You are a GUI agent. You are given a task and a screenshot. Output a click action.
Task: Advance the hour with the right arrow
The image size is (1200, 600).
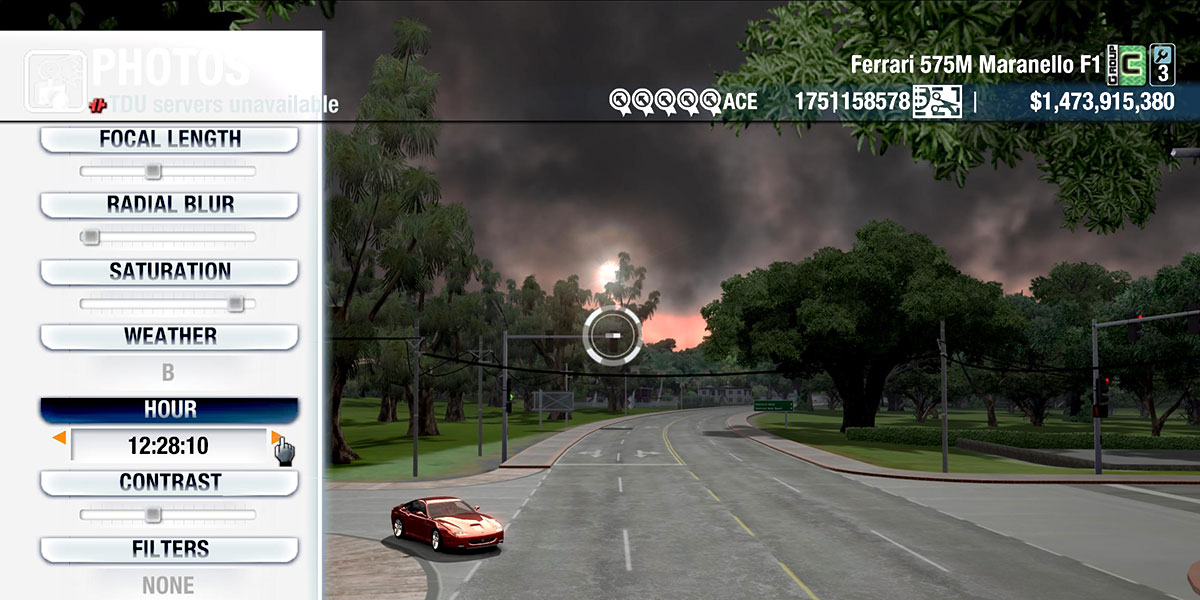pyautogui.click(x=276, y=438)
